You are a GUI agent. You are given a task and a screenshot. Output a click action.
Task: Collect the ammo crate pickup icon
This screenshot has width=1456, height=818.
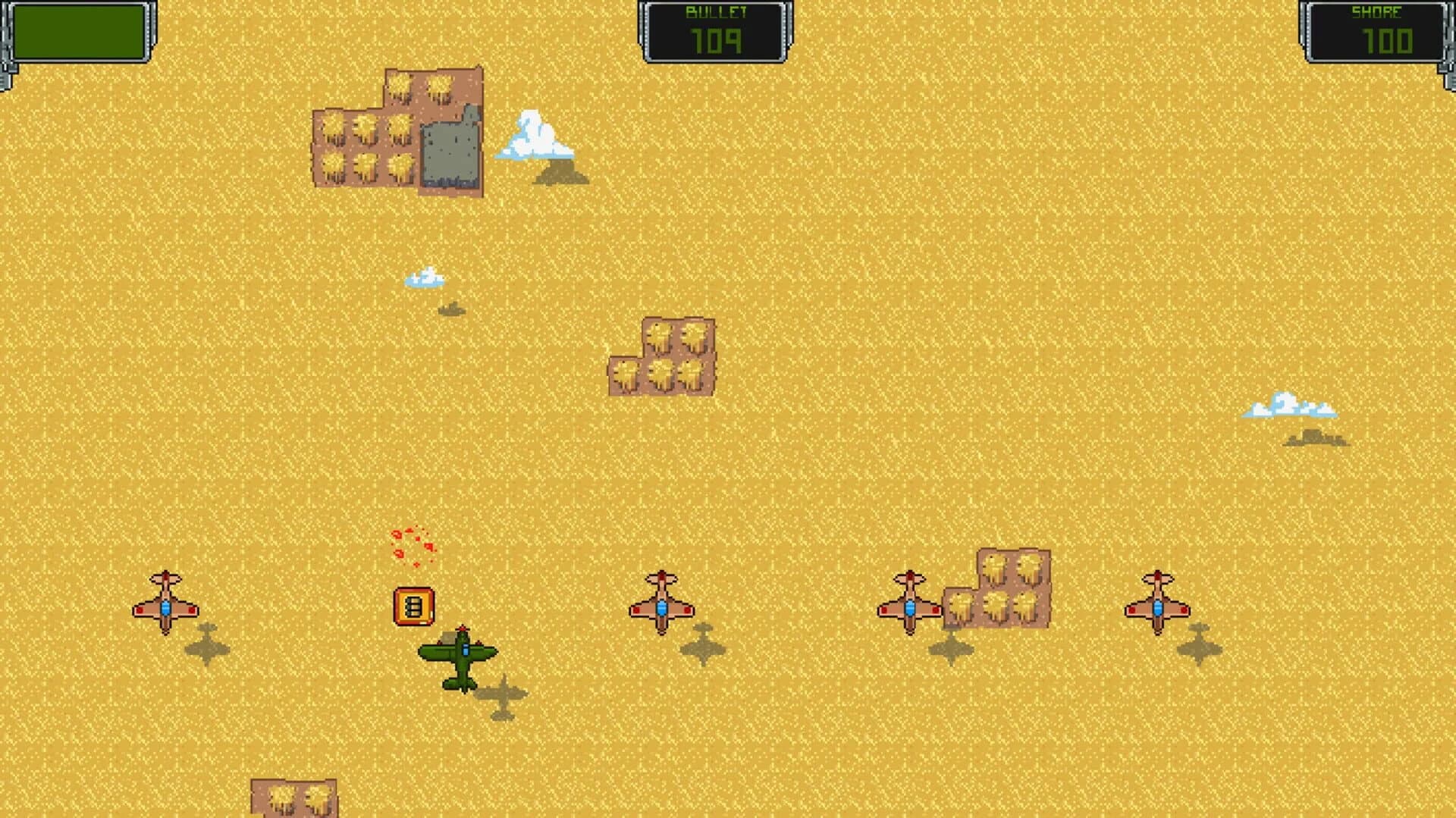point(413,604)
